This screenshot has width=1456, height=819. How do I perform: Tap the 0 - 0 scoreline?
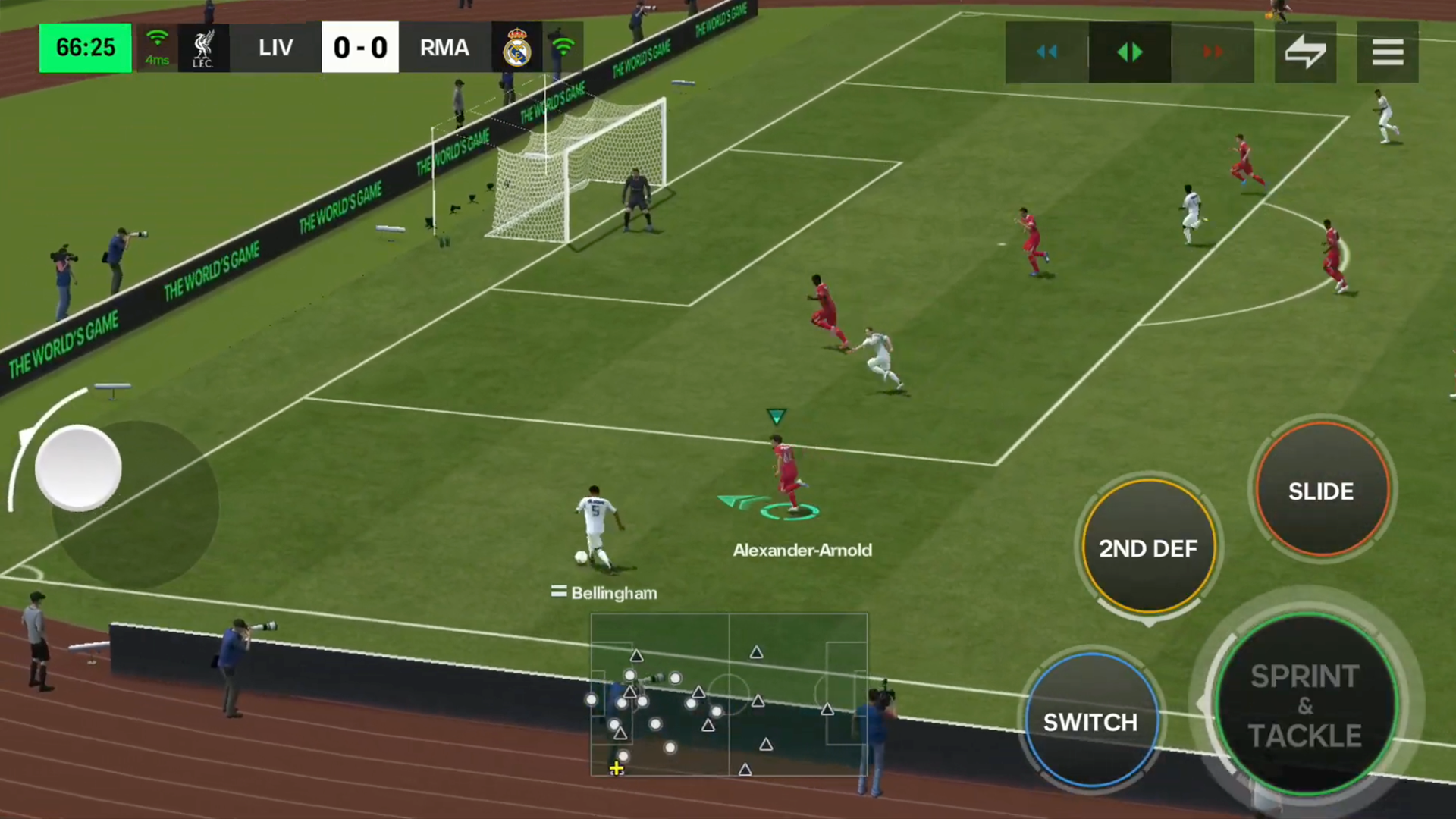[360, 47]
